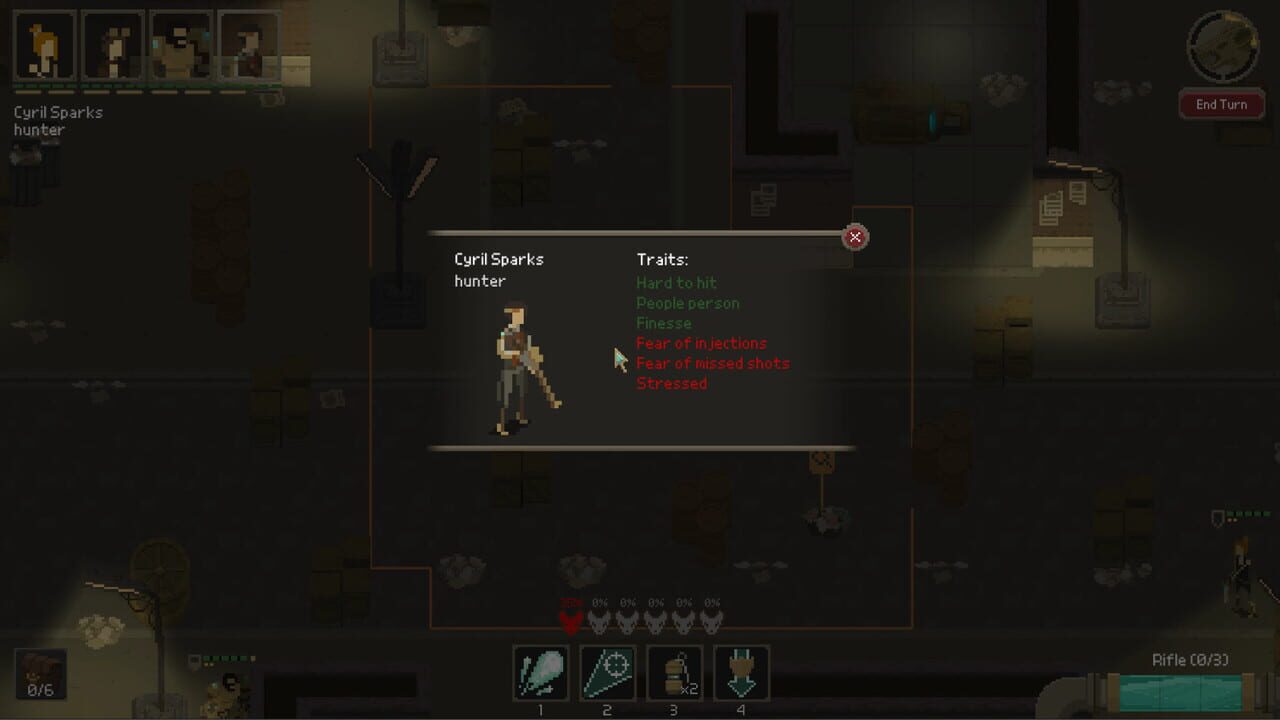This screenshot has width=1280, height=720.
Task: Click the Stressed trait in red
Action: click(672, 383)
